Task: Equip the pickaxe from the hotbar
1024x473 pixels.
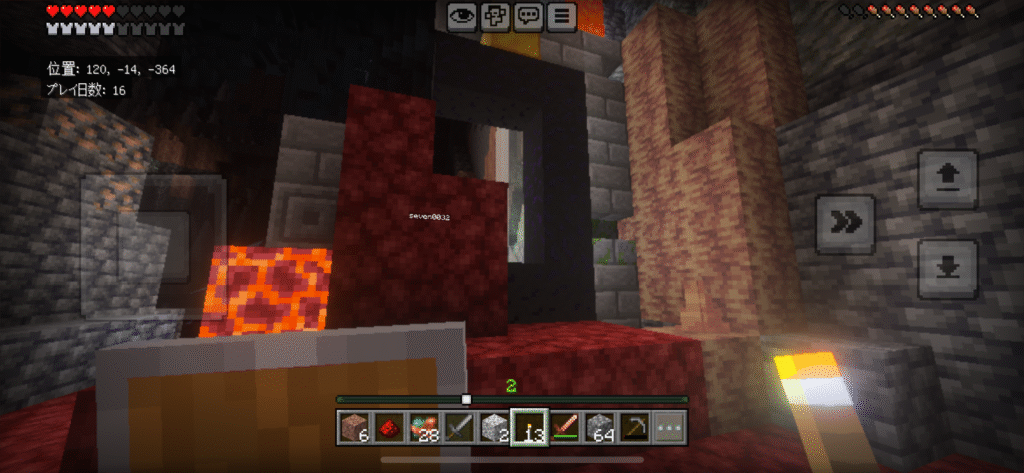Action: [635, 427]
